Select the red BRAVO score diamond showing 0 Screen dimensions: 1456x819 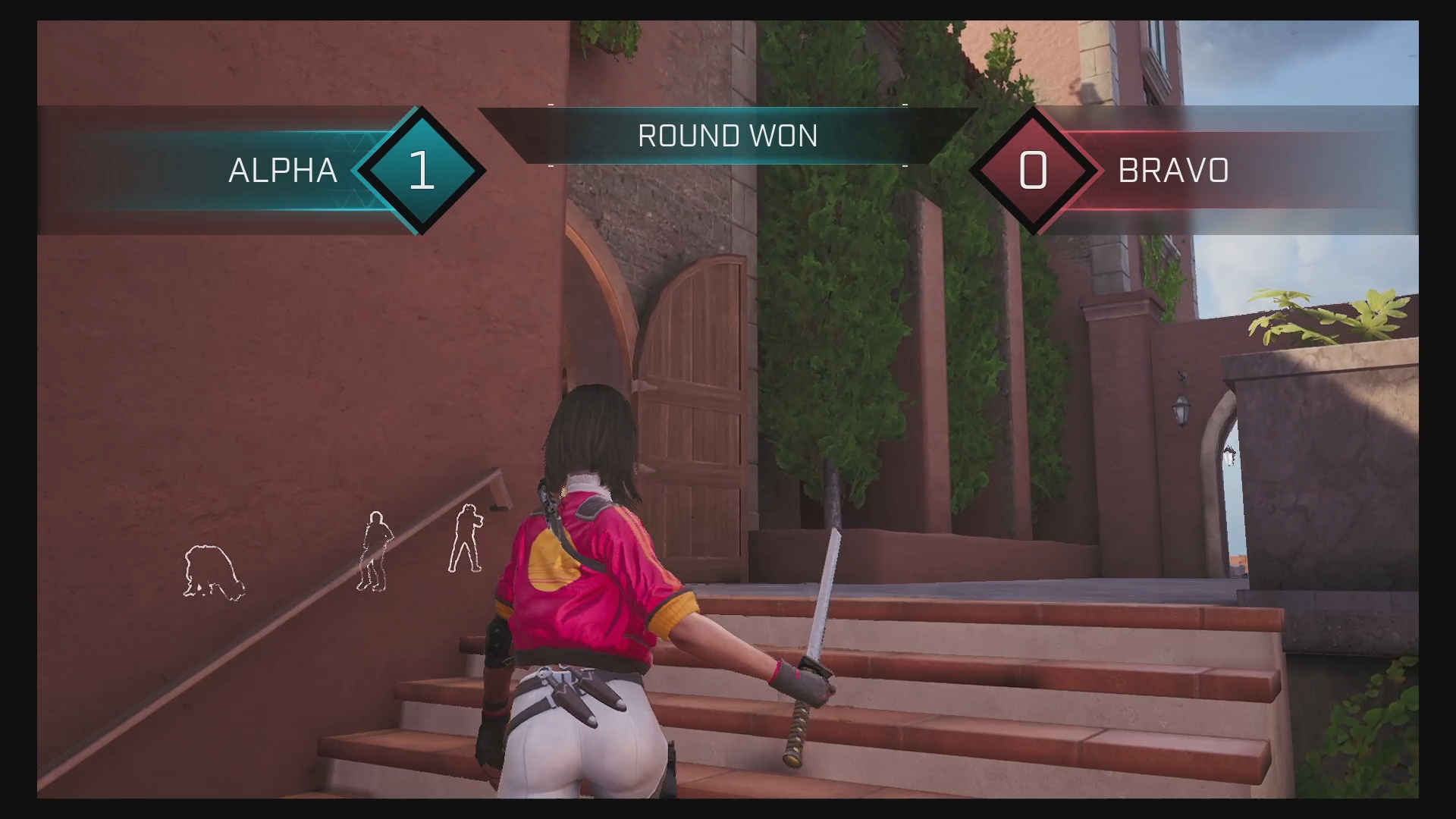[1033, 170]
